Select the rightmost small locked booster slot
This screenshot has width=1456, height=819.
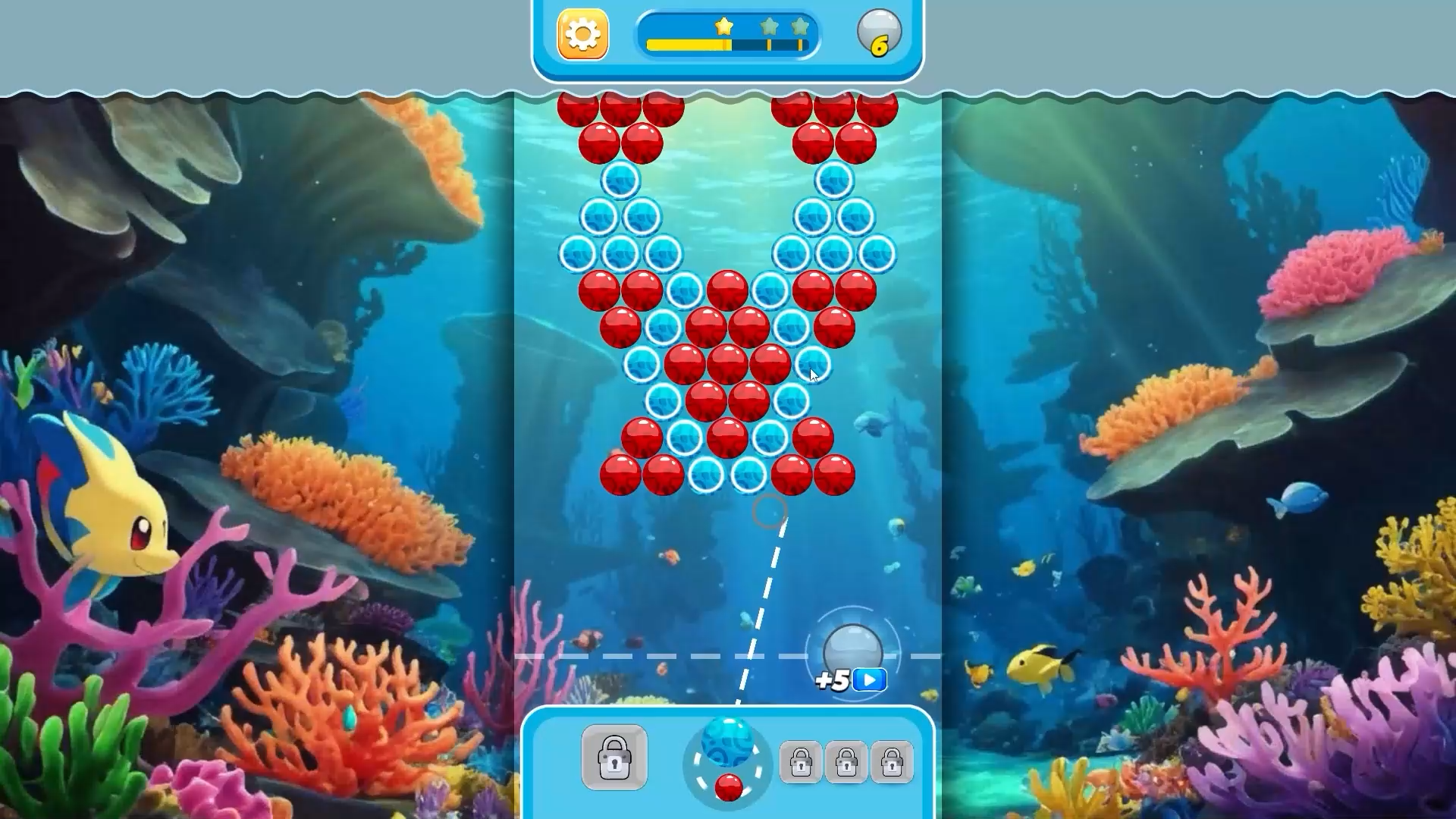pos(893,761)
